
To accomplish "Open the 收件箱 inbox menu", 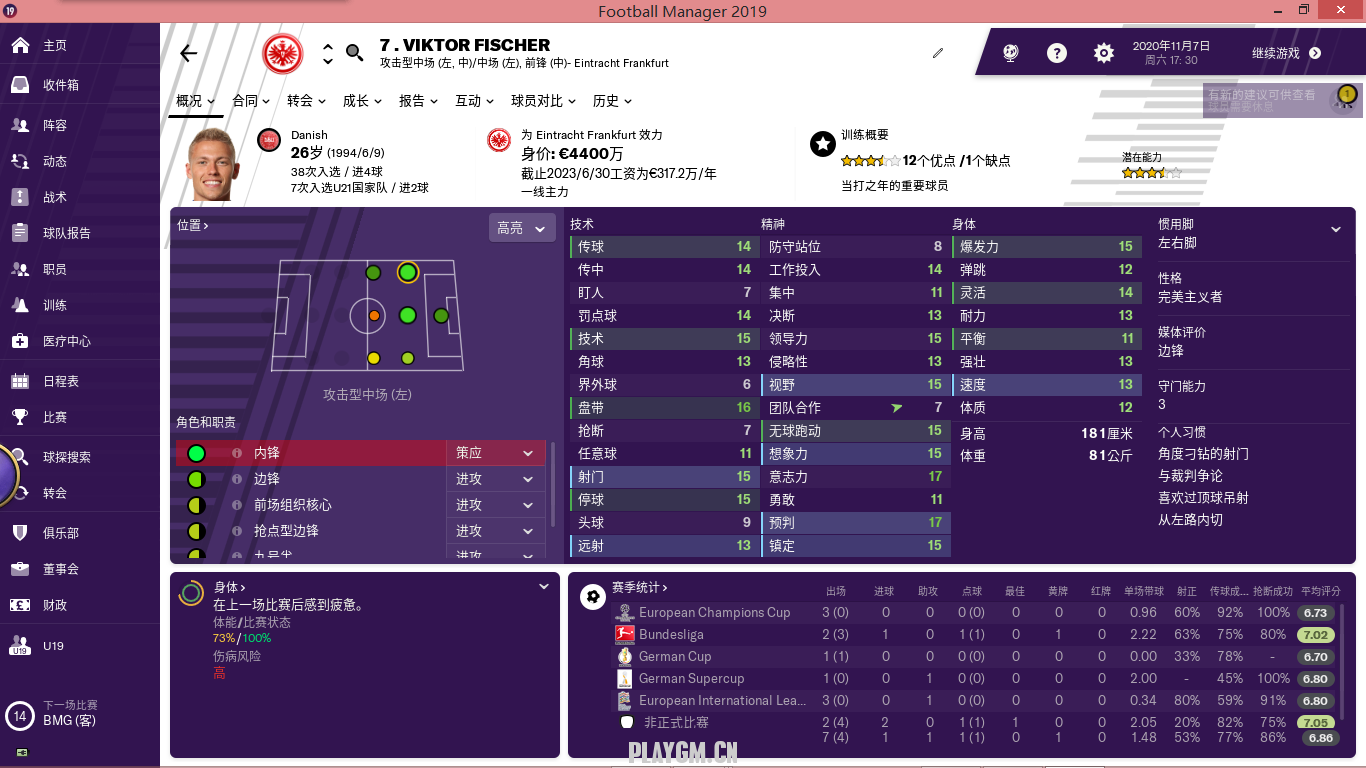I will click(60, 85).
